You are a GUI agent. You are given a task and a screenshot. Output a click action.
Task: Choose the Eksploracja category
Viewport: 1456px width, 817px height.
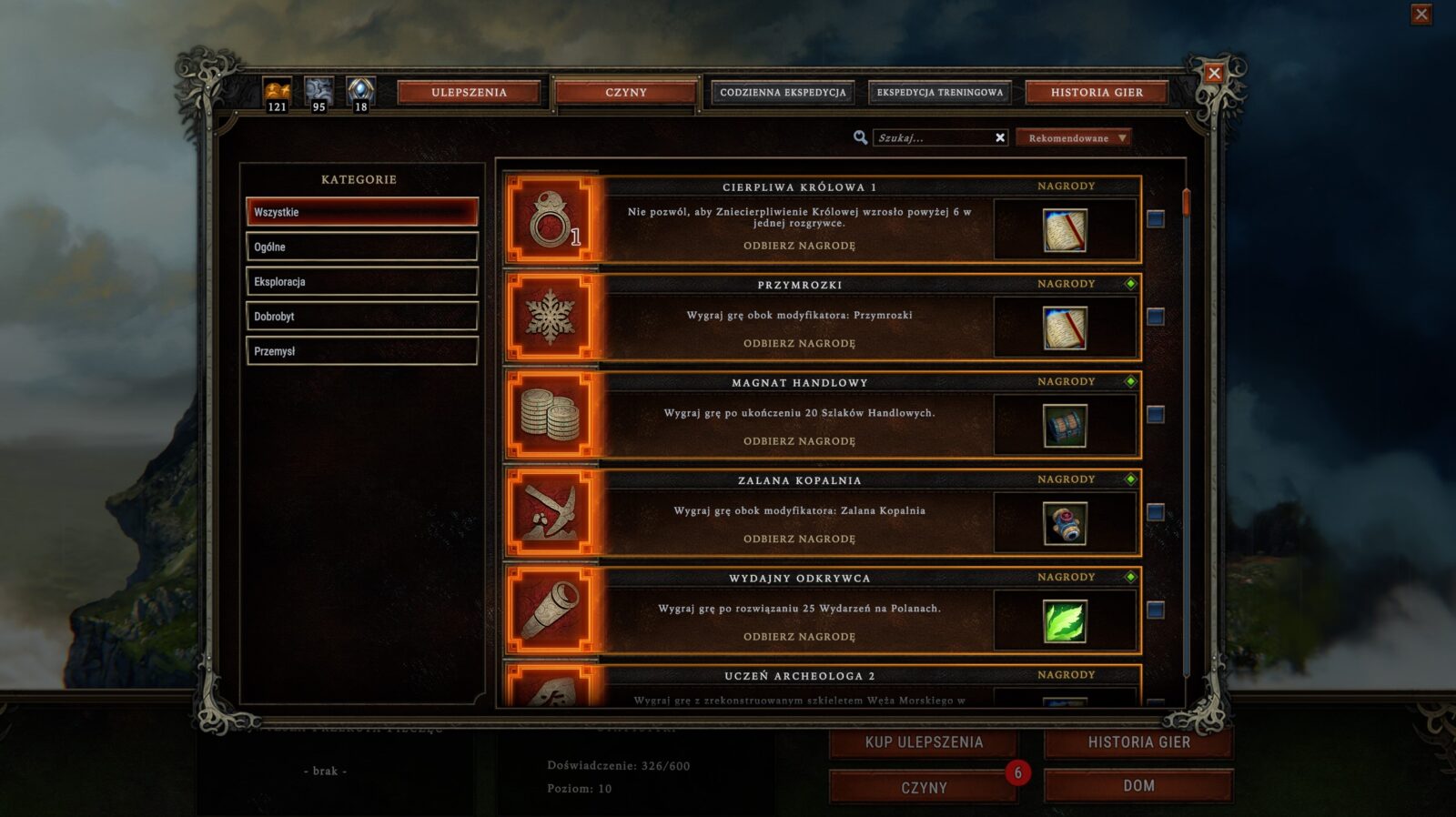tap(361, 282)
